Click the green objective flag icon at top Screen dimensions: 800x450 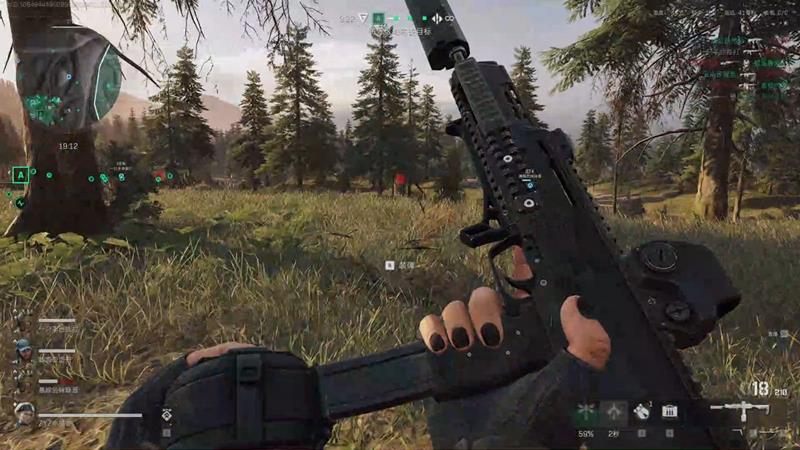(x=379, y=18)
